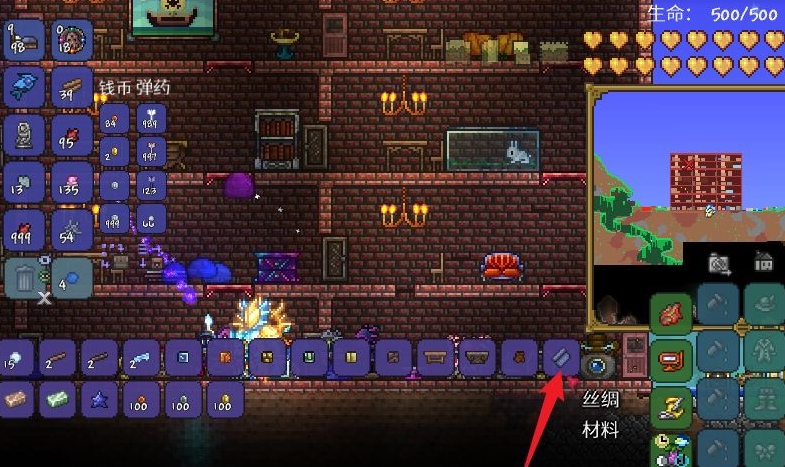Viewport: 785px width, 467px height.
Task: Toggle the camera mode icon
Action: point(719,263)
